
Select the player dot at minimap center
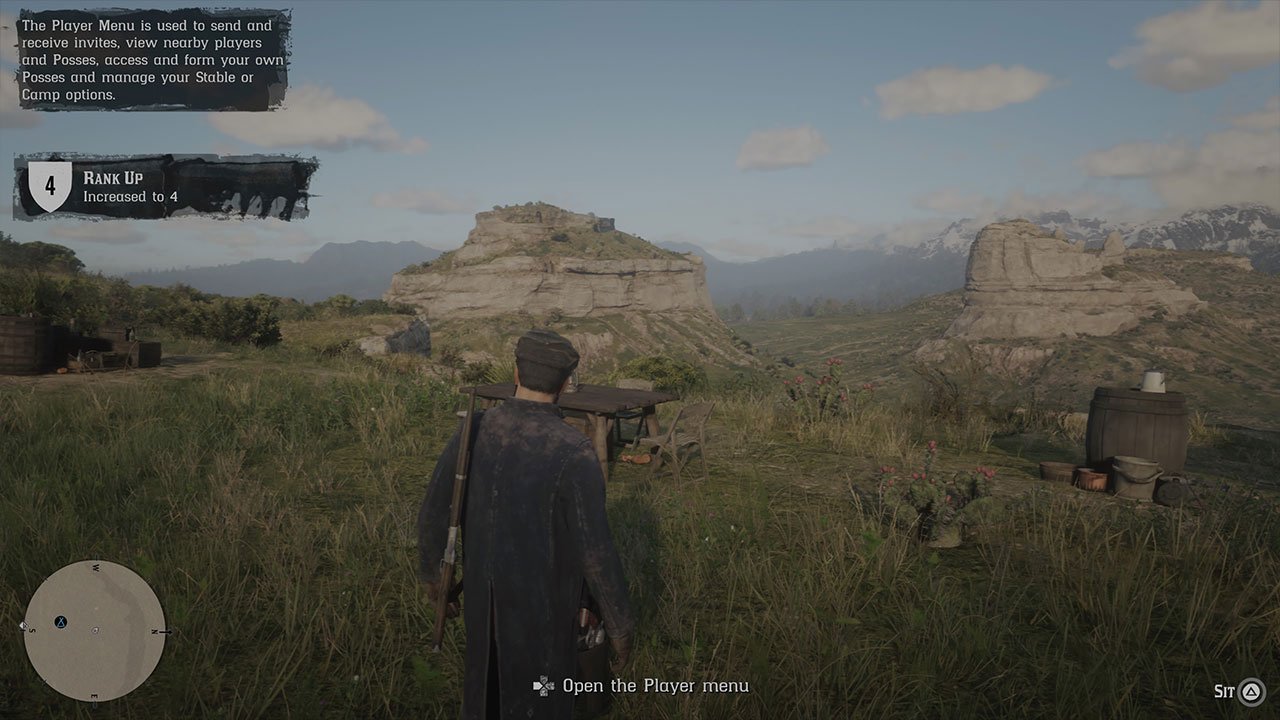(95, 630)
